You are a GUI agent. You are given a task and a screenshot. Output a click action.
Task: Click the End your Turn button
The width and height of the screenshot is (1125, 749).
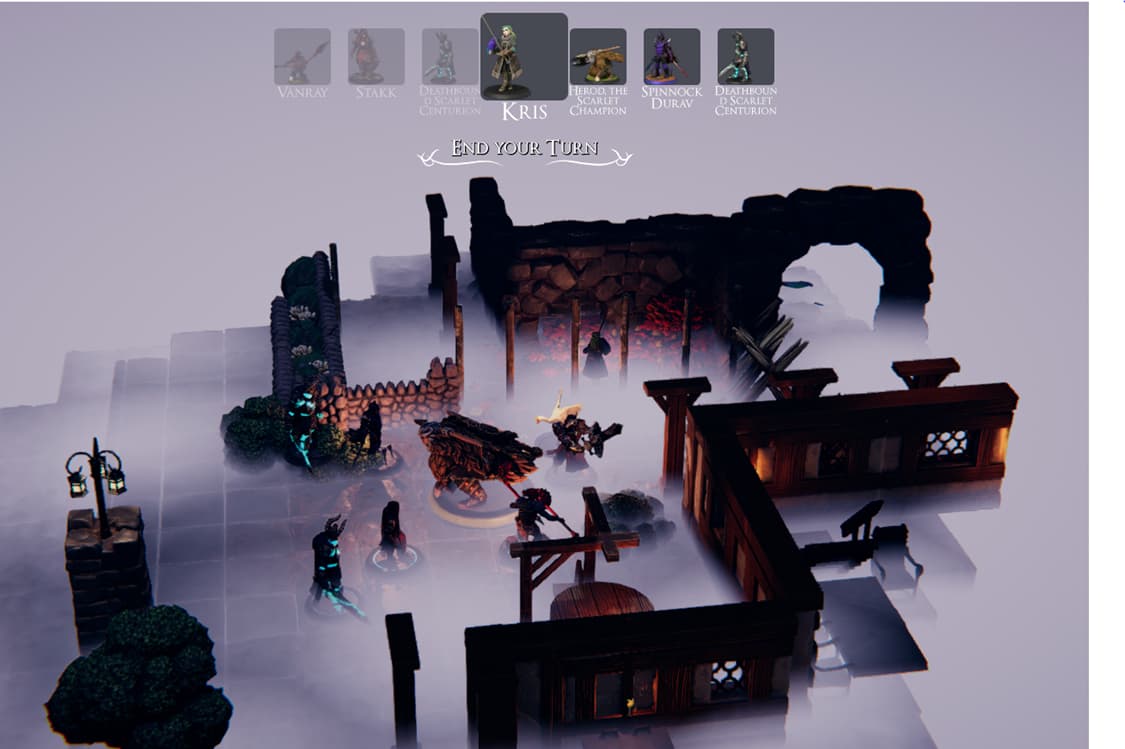point(525,150)
